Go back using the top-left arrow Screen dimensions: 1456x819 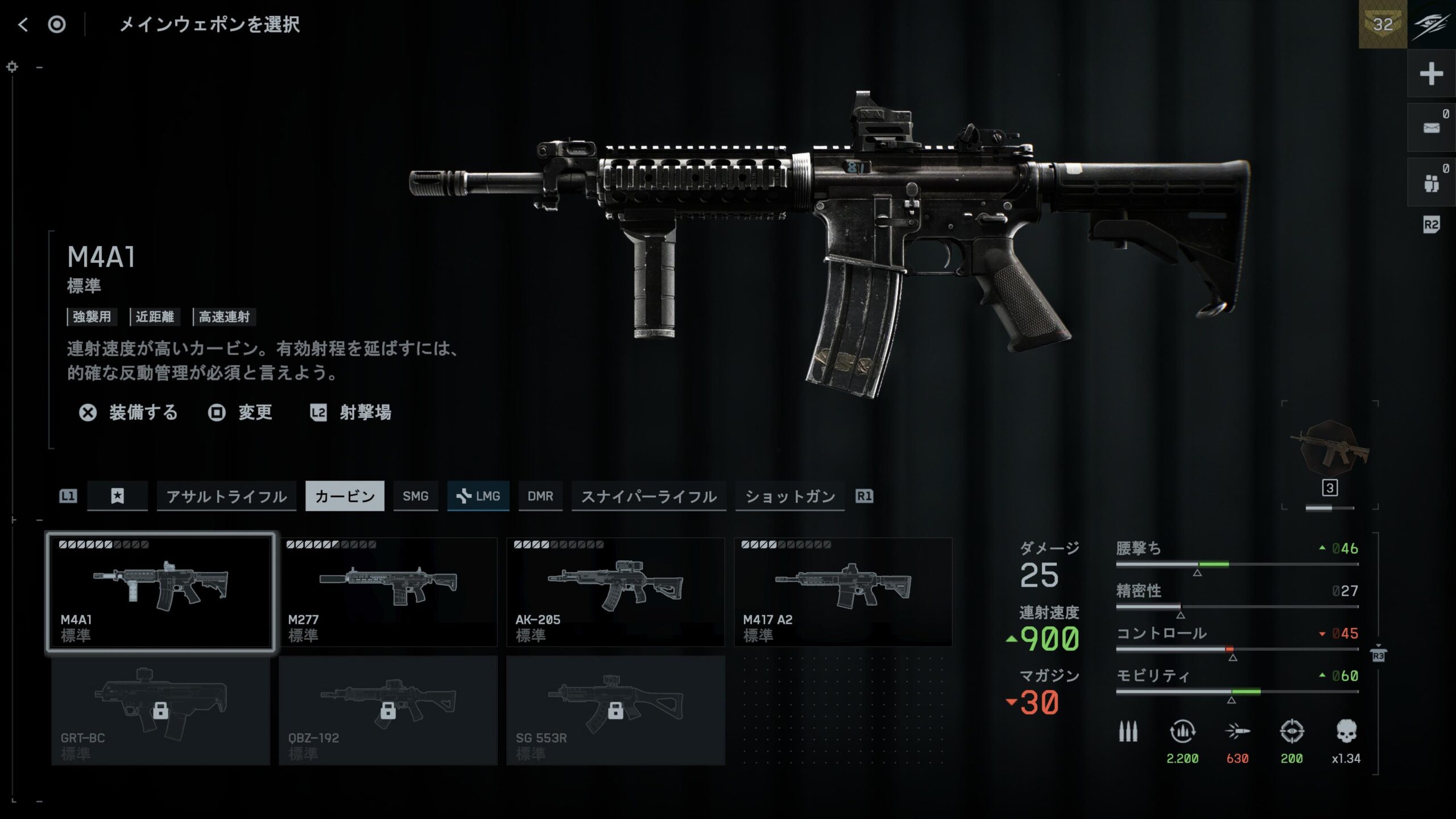tap(23, 24)
